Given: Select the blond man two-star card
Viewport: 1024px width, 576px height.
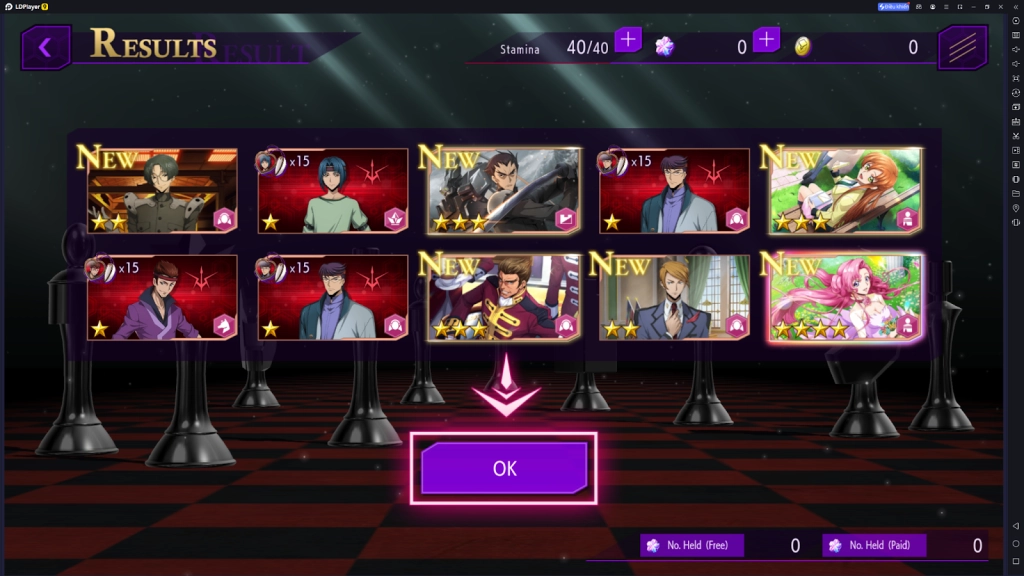Looking at the screenshot, I should click(x=674, y=297).
